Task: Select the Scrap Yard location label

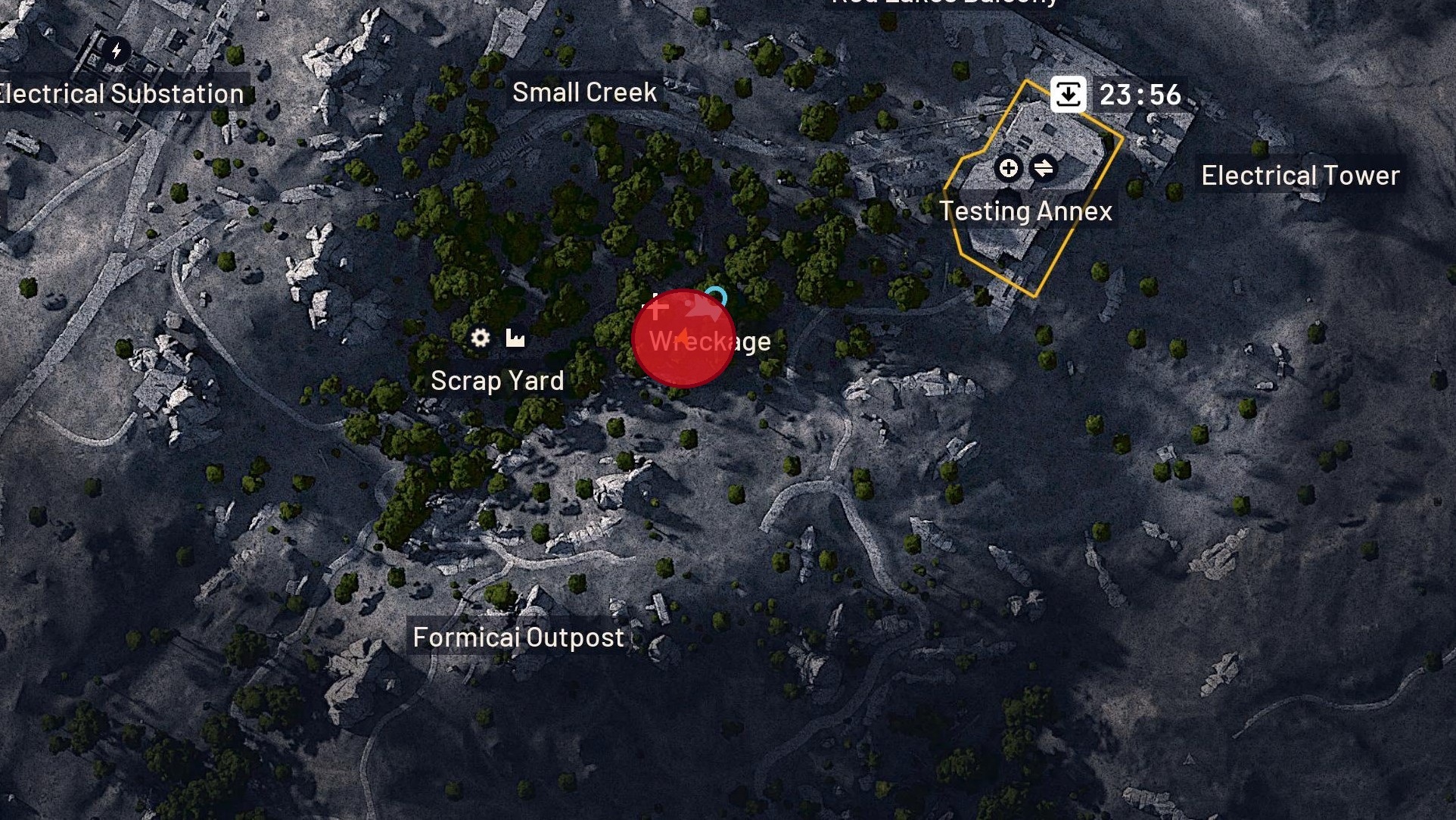Action: click(497, 380)
